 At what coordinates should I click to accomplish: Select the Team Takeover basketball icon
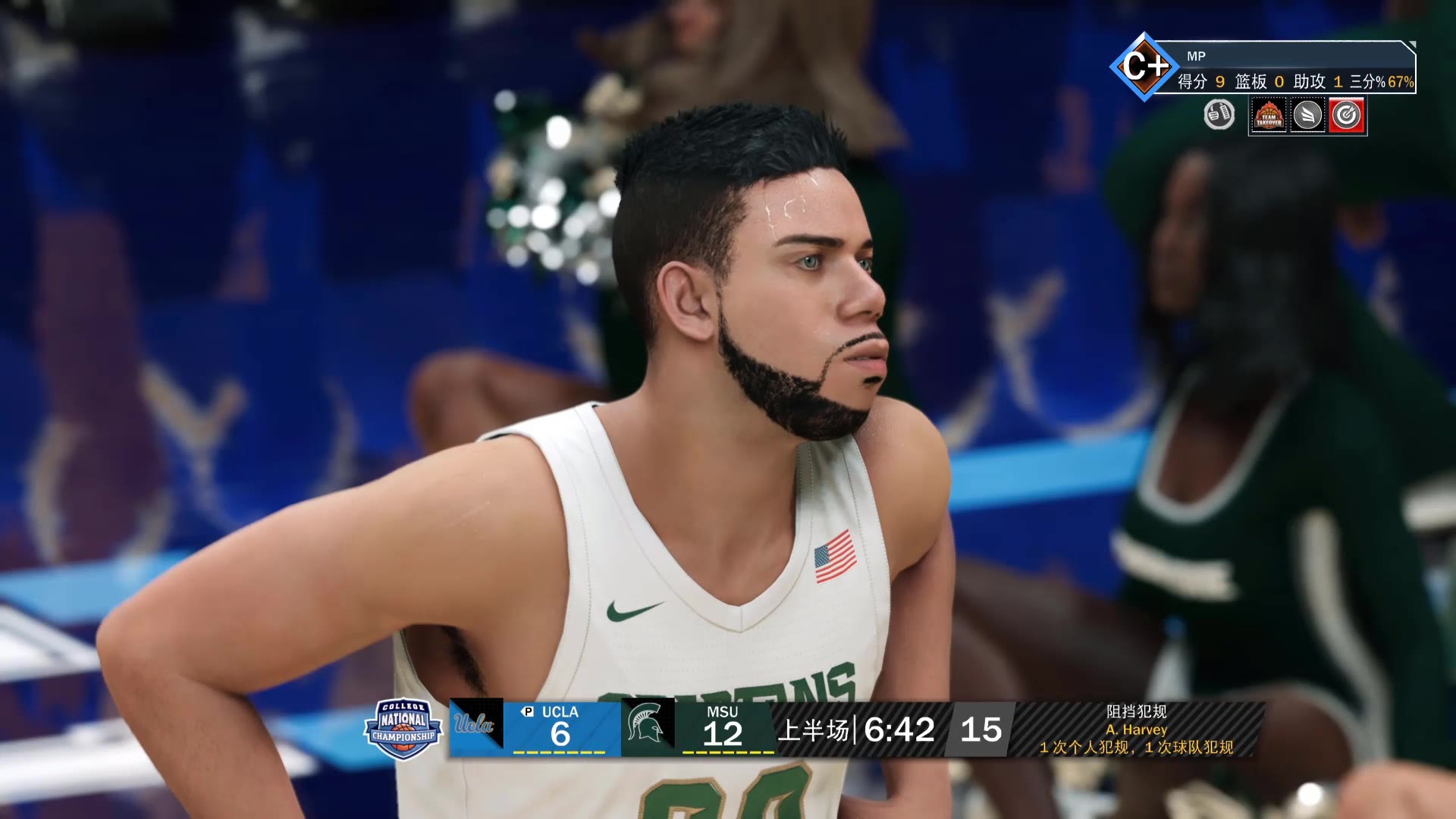pyautogui.click(x=1269, y=115)
